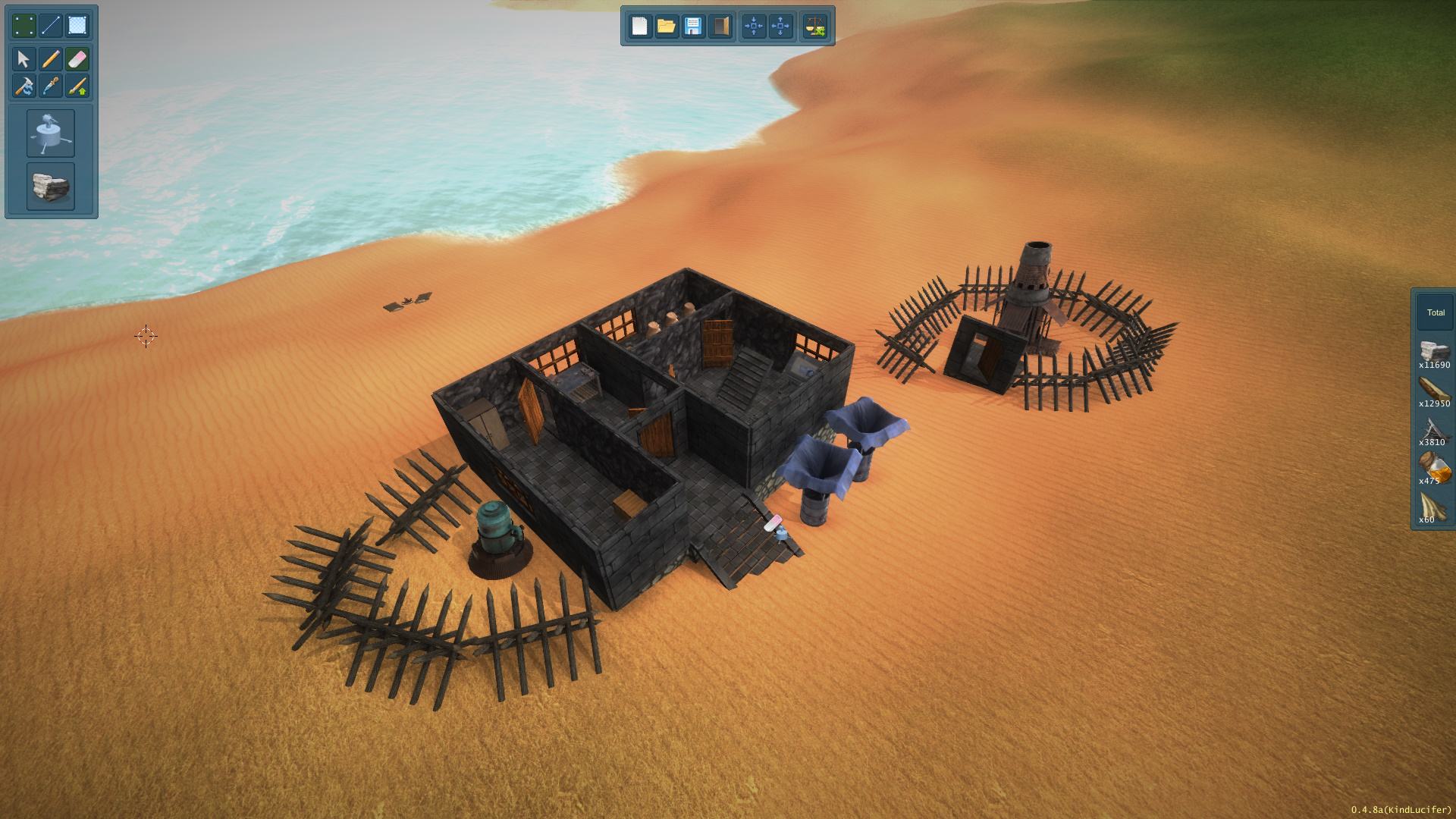Use the hammer replace tool
This screenshot has width=1456, height=819.
coord(24,86)
